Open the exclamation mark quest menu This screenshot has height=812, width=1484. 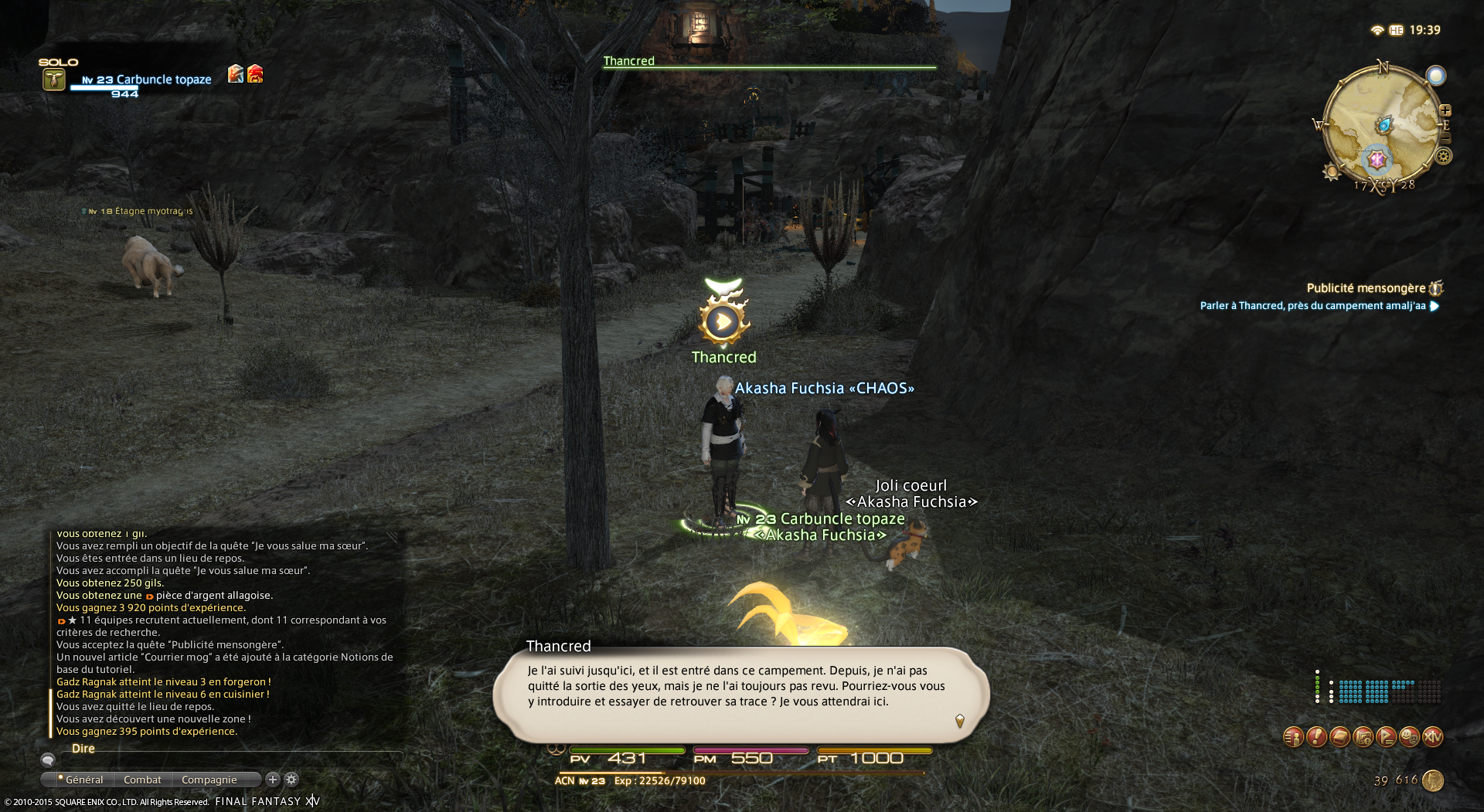pyautogui.click(x=1316, y=737)
